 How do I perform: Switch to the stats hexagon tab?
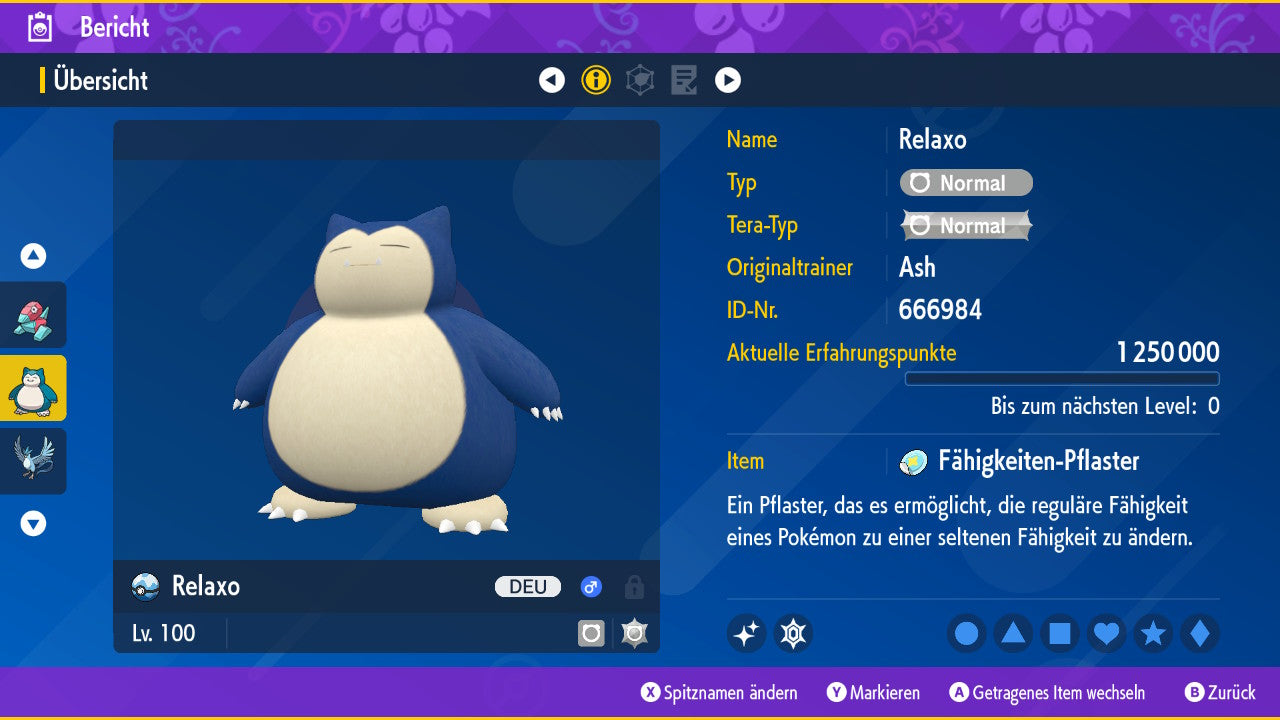(x=640, y=80)
